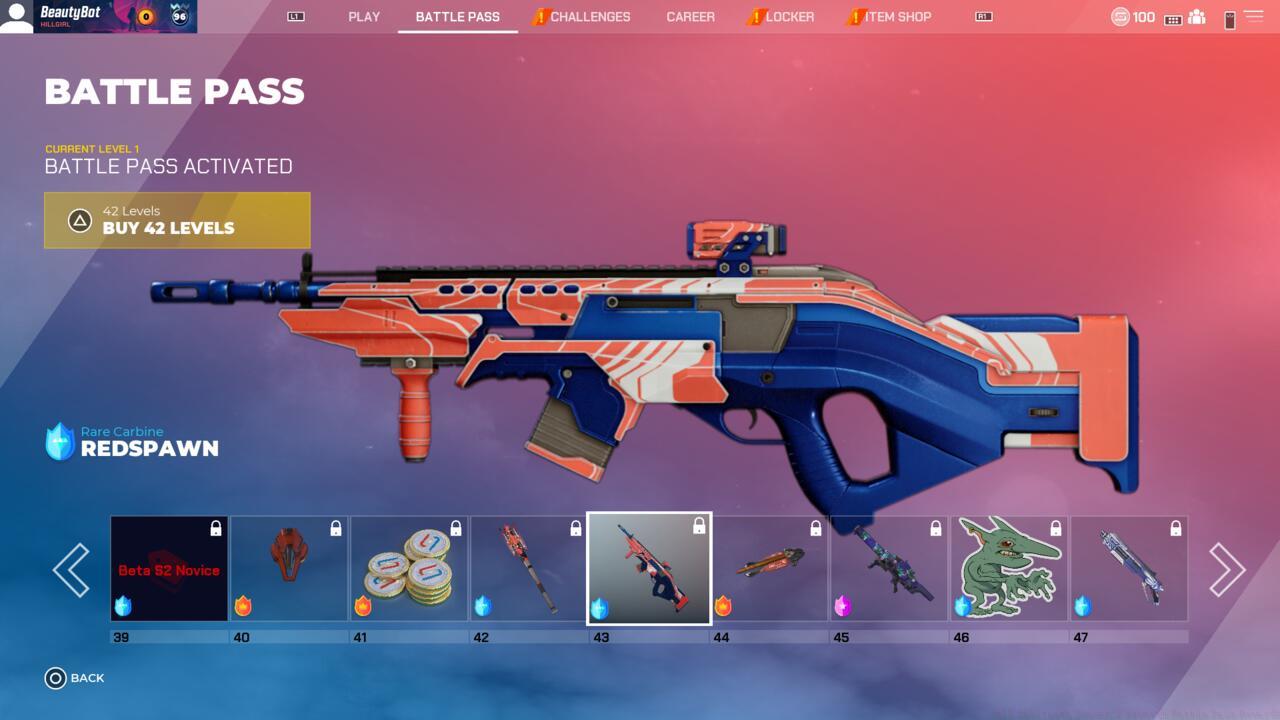Select the Redspawn carbine tile at level 43

[649, 569]
